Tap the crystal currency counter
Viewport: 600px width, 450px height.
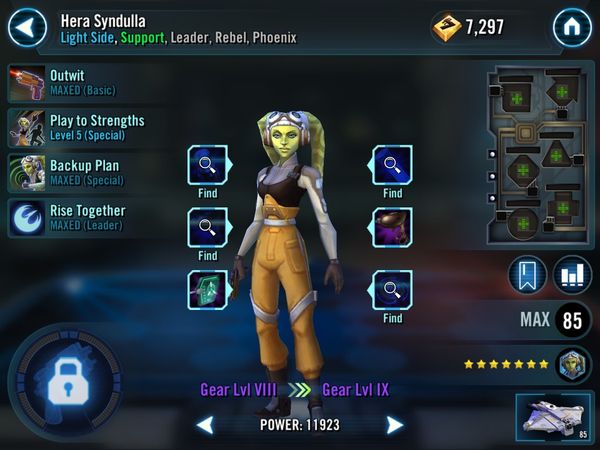pyautogui.click(x=468, y=27)
